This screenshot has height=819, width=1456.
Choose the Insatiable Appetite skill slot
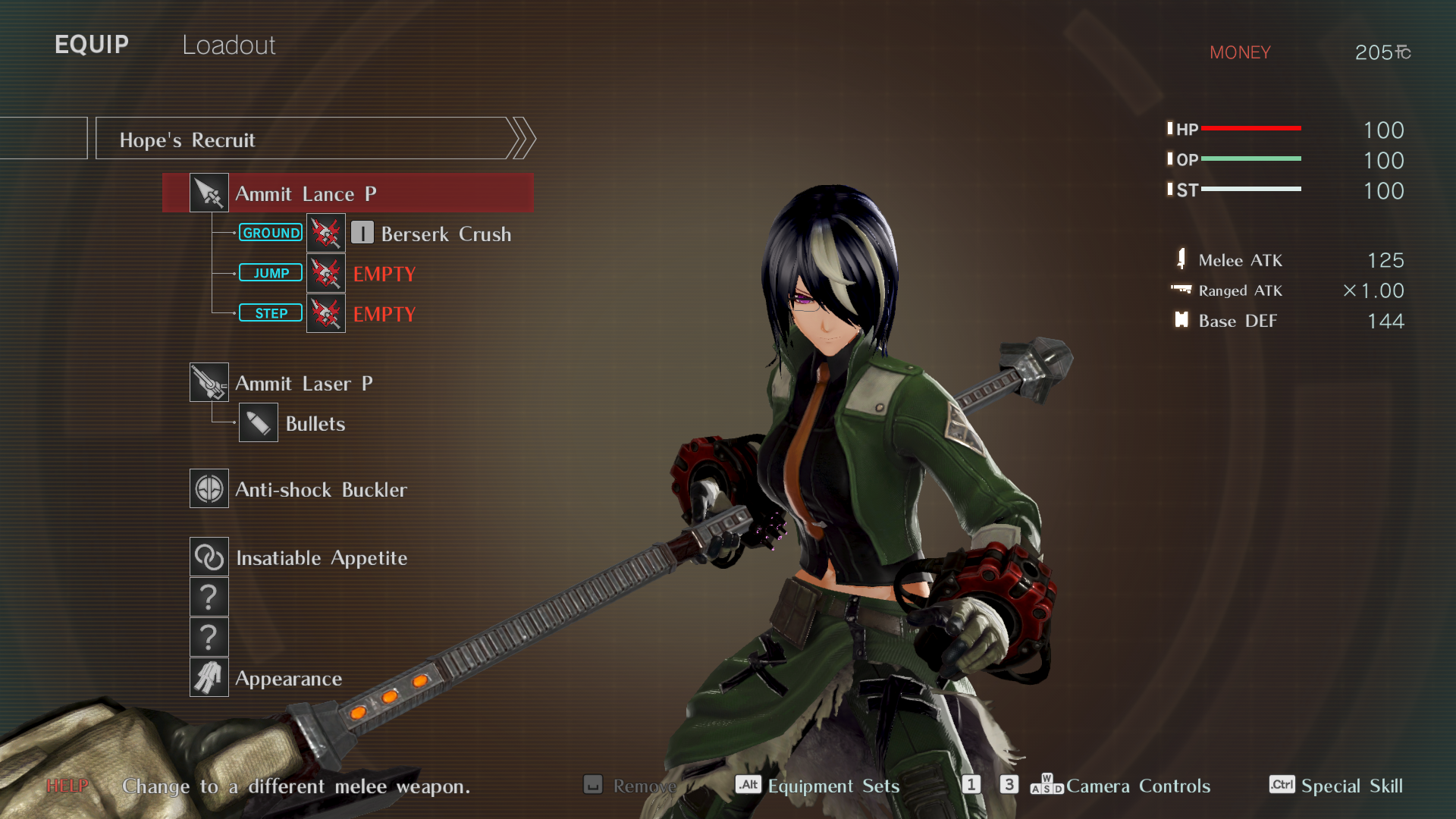click(321, 558)
